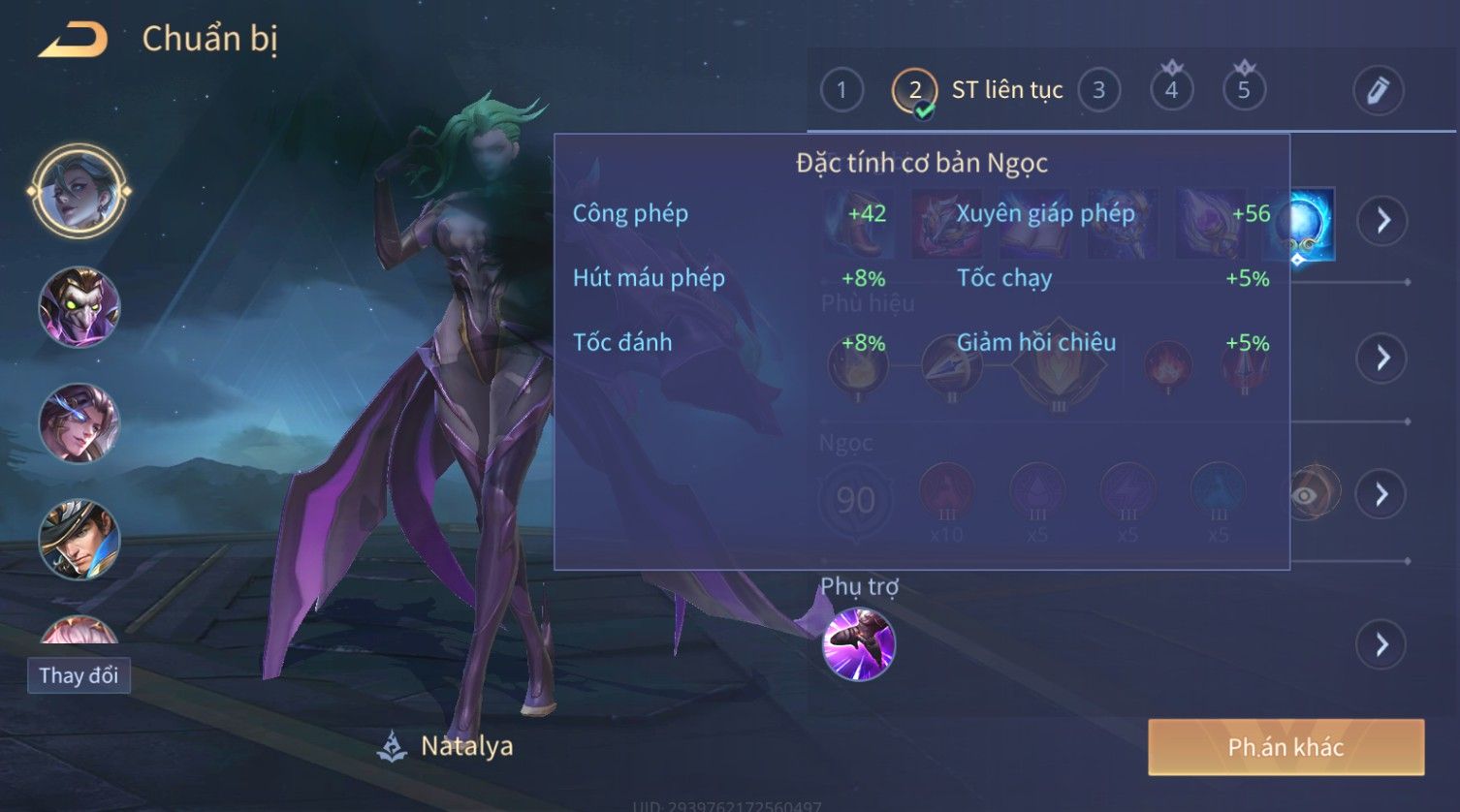Toggle the eye icon for Ngọc stats
The height and width of the screenshot is (812, 1460).
pyautogui.click(x=1306, y=495)
